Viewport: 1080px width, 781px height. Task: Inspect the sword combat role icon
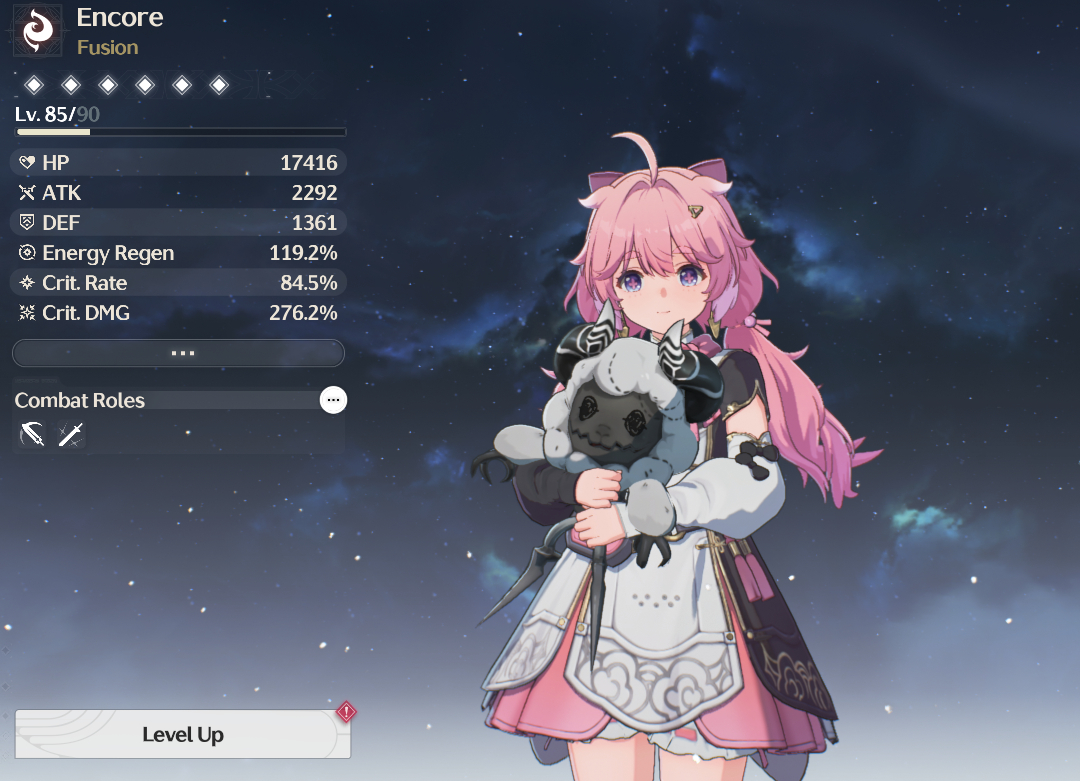71,434
